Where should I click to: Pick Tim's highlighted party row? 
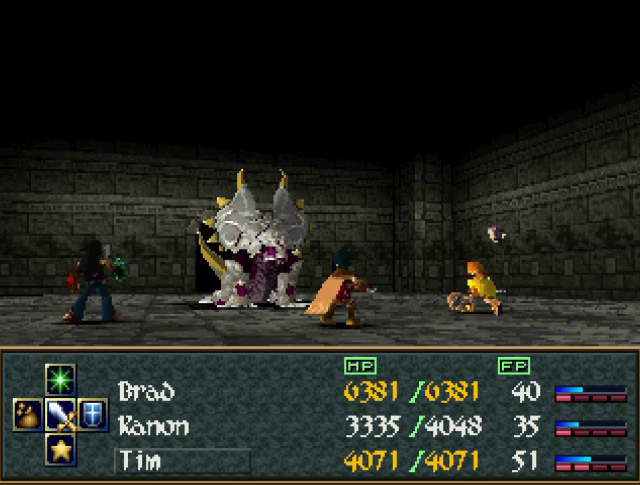pyautogui.click(x=181, y=461)
